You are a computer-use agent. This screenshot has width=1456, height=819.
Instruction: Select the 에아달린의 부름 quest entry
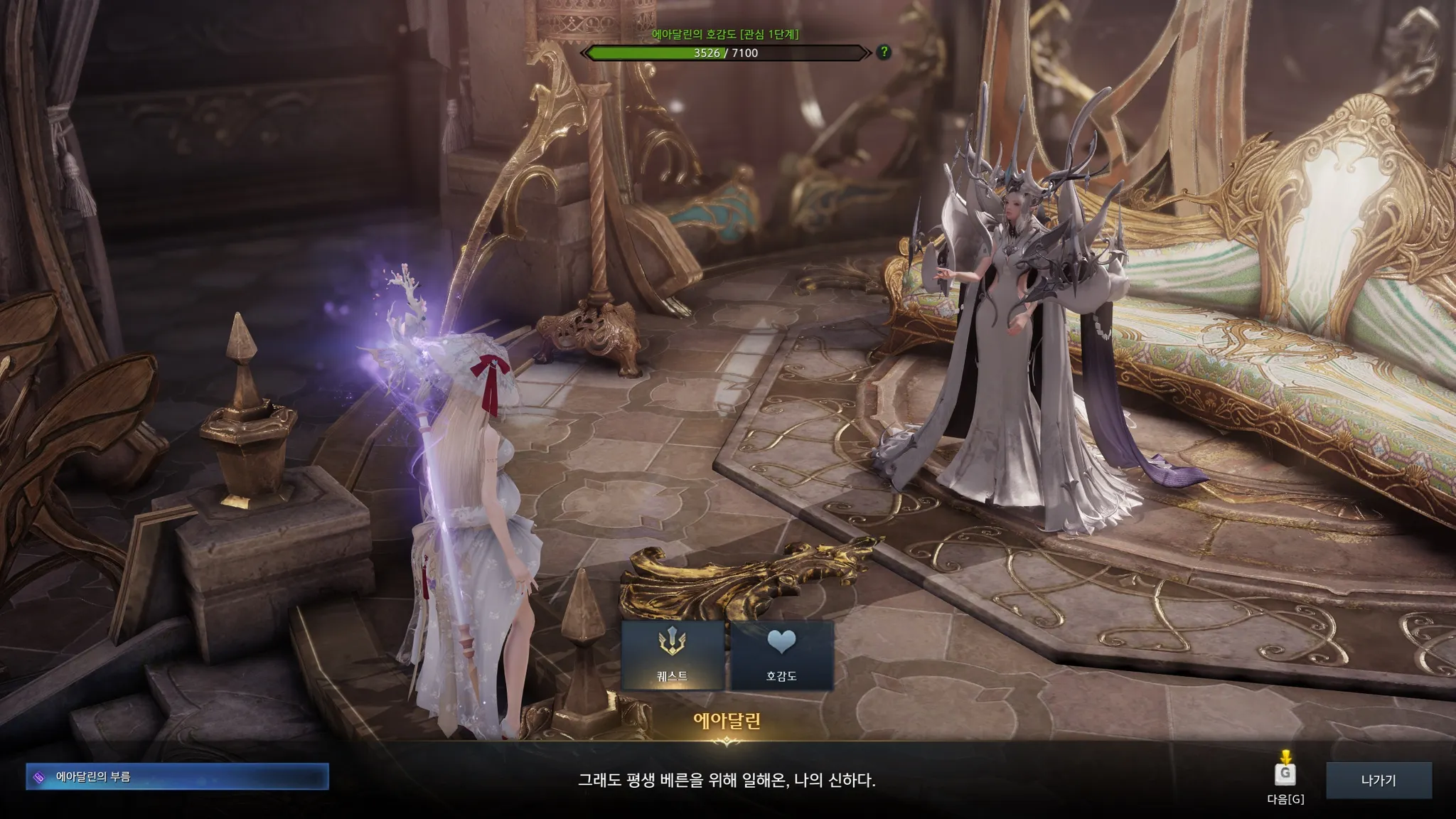click(177, 777)
